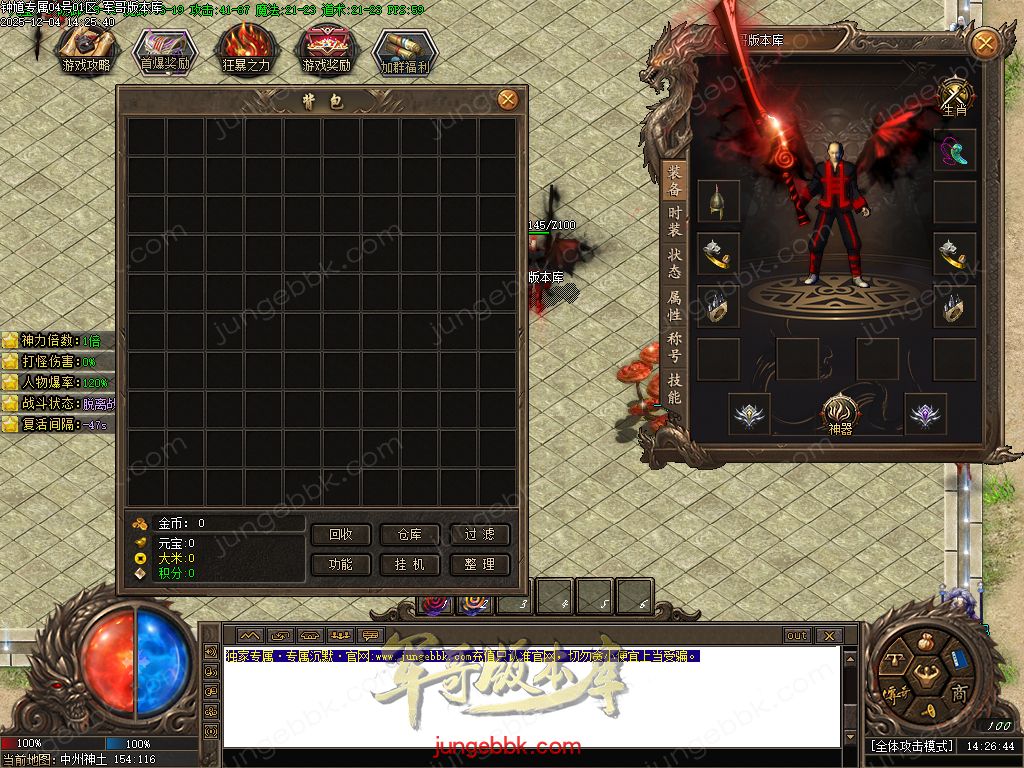Select the helmet equipment slot
Image resolution: width=1024 pixels, height=768 pixels.
coord(718,201)
